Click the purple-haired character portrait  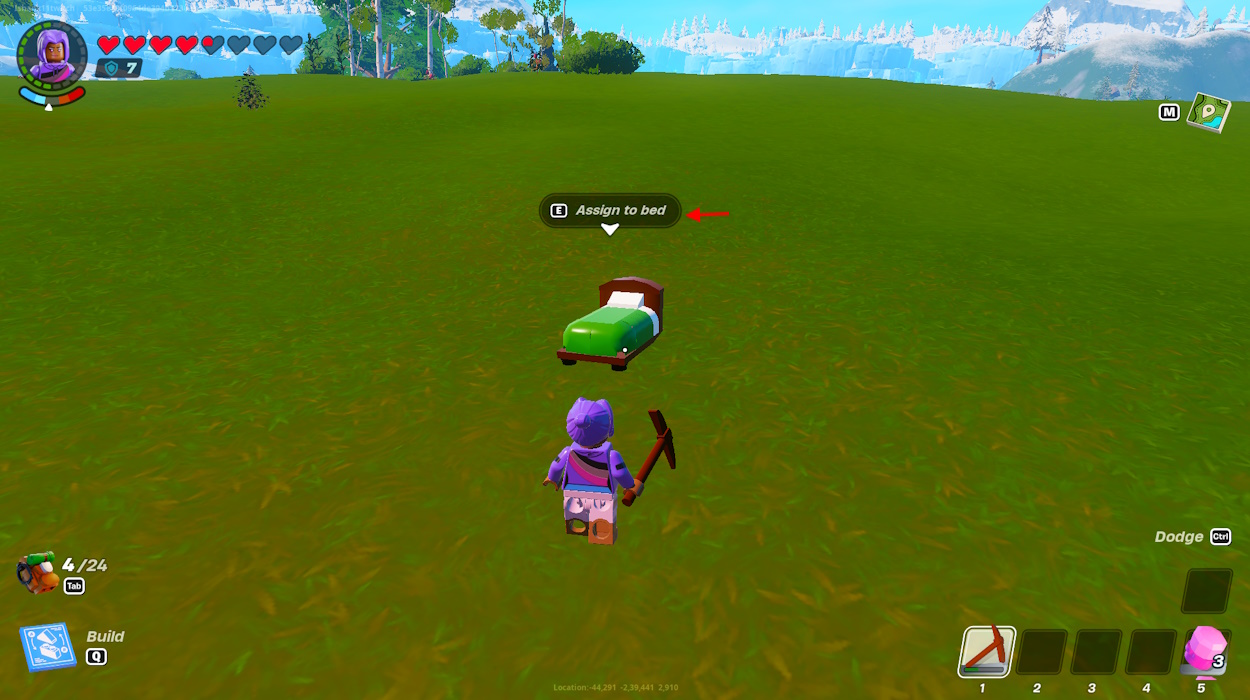pyautogui.click(x=52, y=56)
